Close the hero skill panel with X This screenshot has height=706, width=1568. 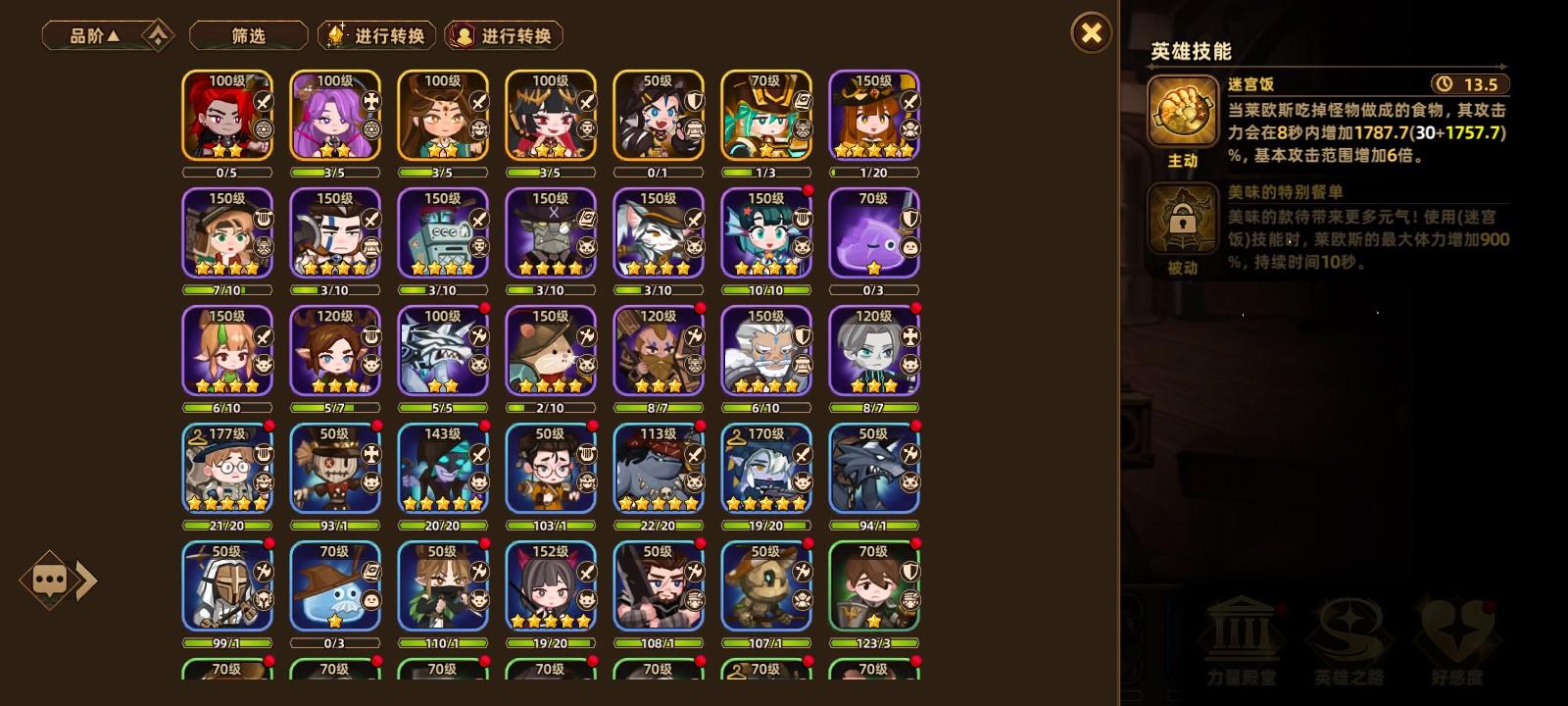(x=1092, y=32)
